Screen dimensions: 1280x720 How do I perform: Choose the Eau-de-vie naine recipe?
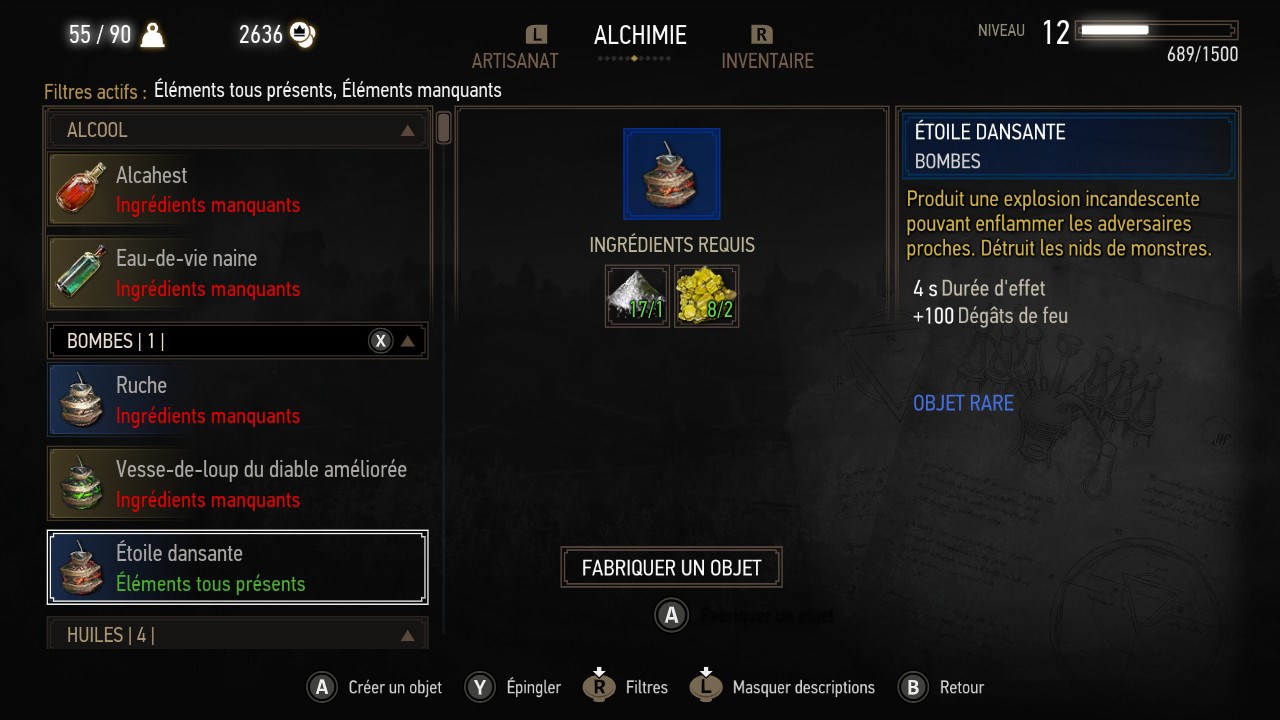click(x=238, y=273)
